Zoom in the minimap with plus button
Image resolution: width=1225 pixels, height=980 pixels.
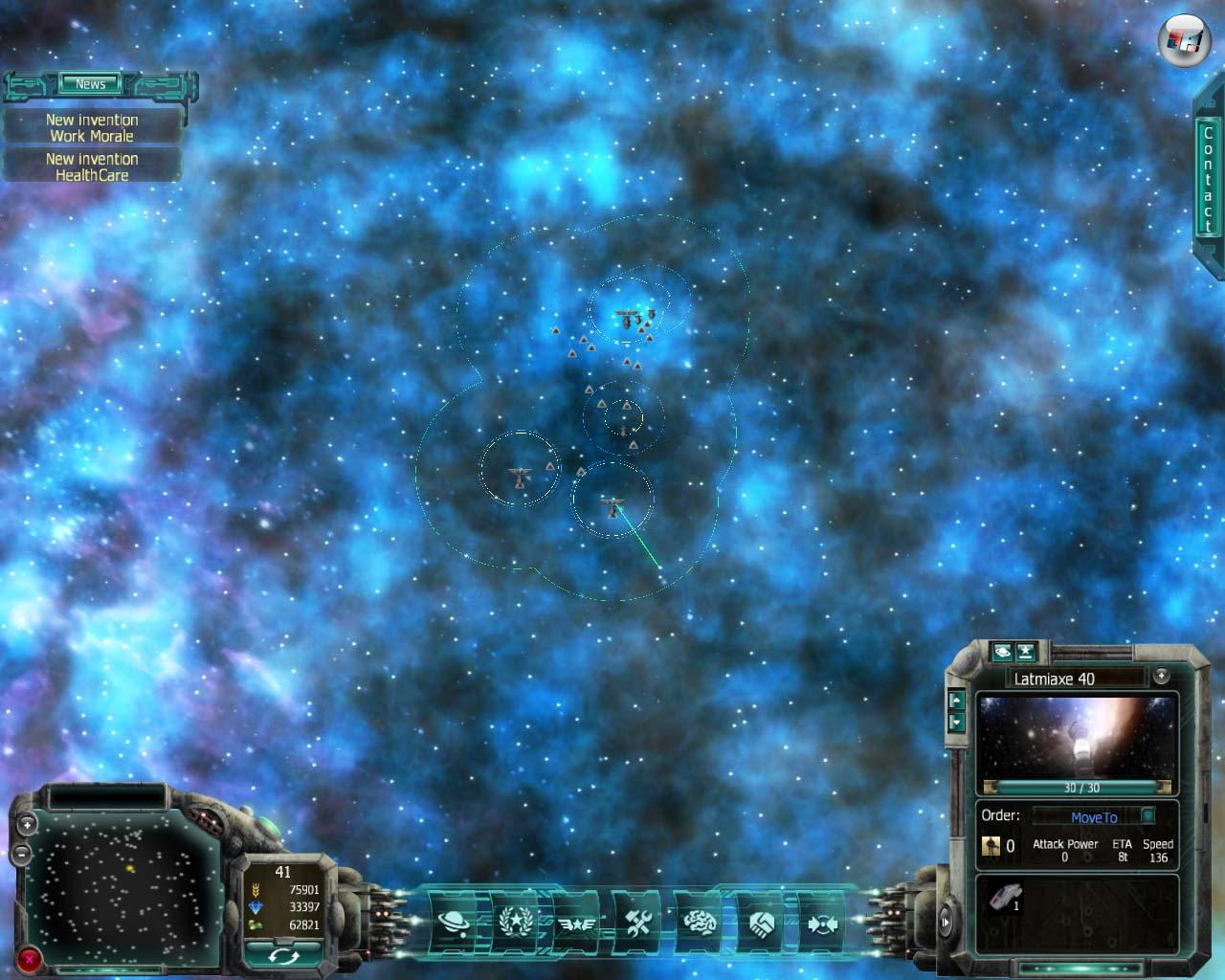[x=27, y=824]
